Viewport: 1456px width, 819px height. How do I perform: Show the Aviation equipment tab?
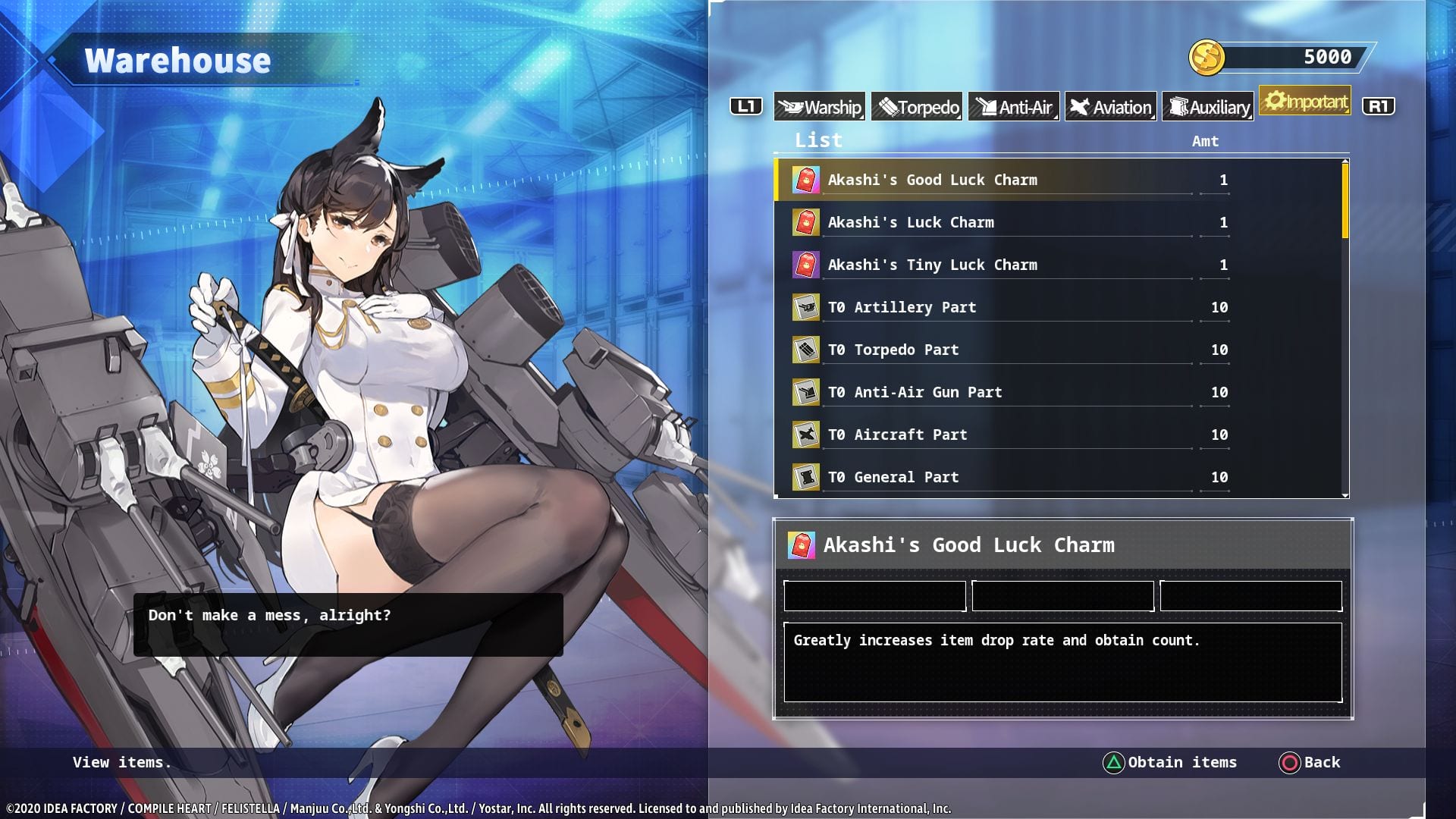pyautogui.click(x=1111, y=107)
